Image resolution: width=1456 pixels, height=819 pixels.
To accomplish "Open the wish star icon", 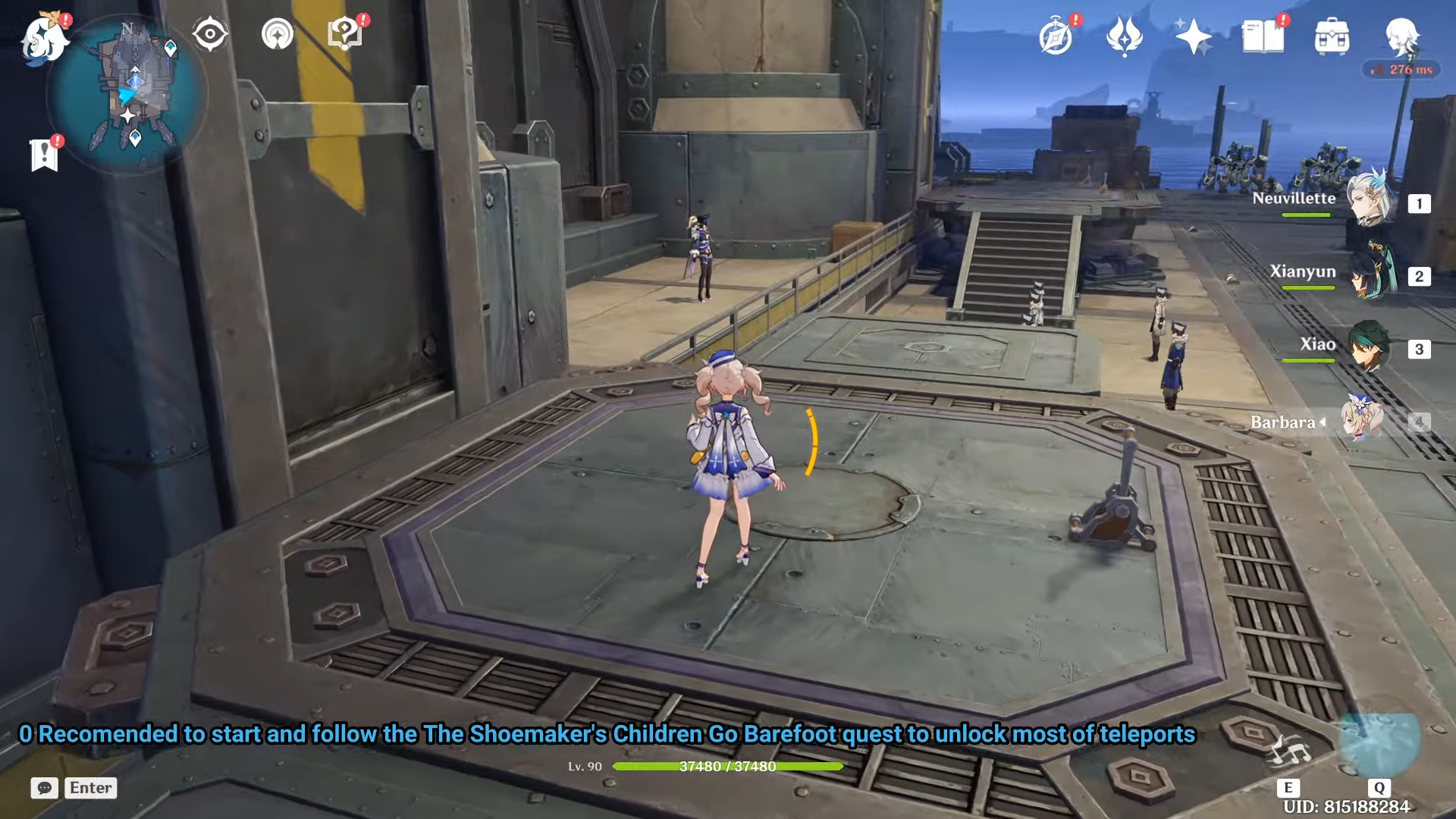I will coord(1192,36).
